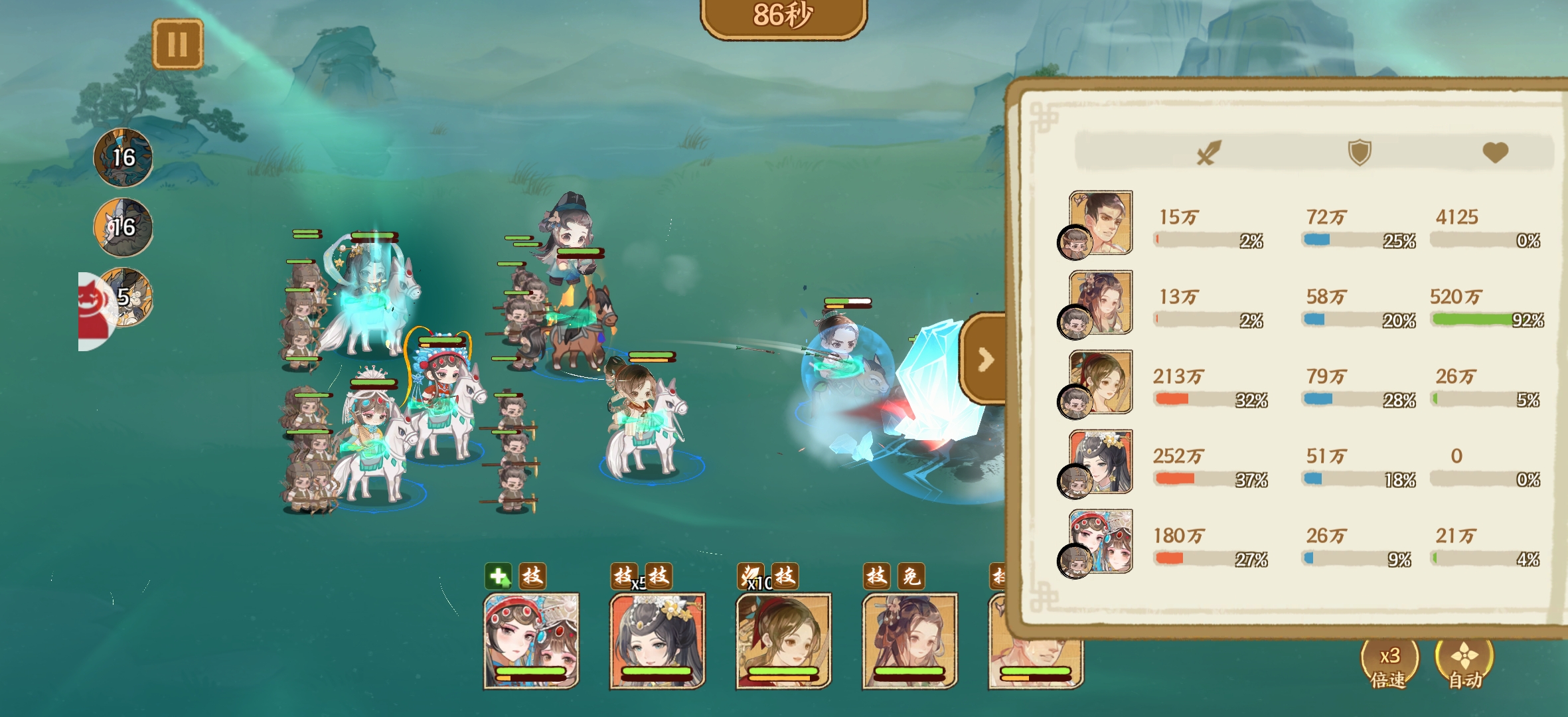Select the red-headband archer hero card
Image resolution: width=1568 pixels, height=717 pixels.
click(x=783, y=641)
